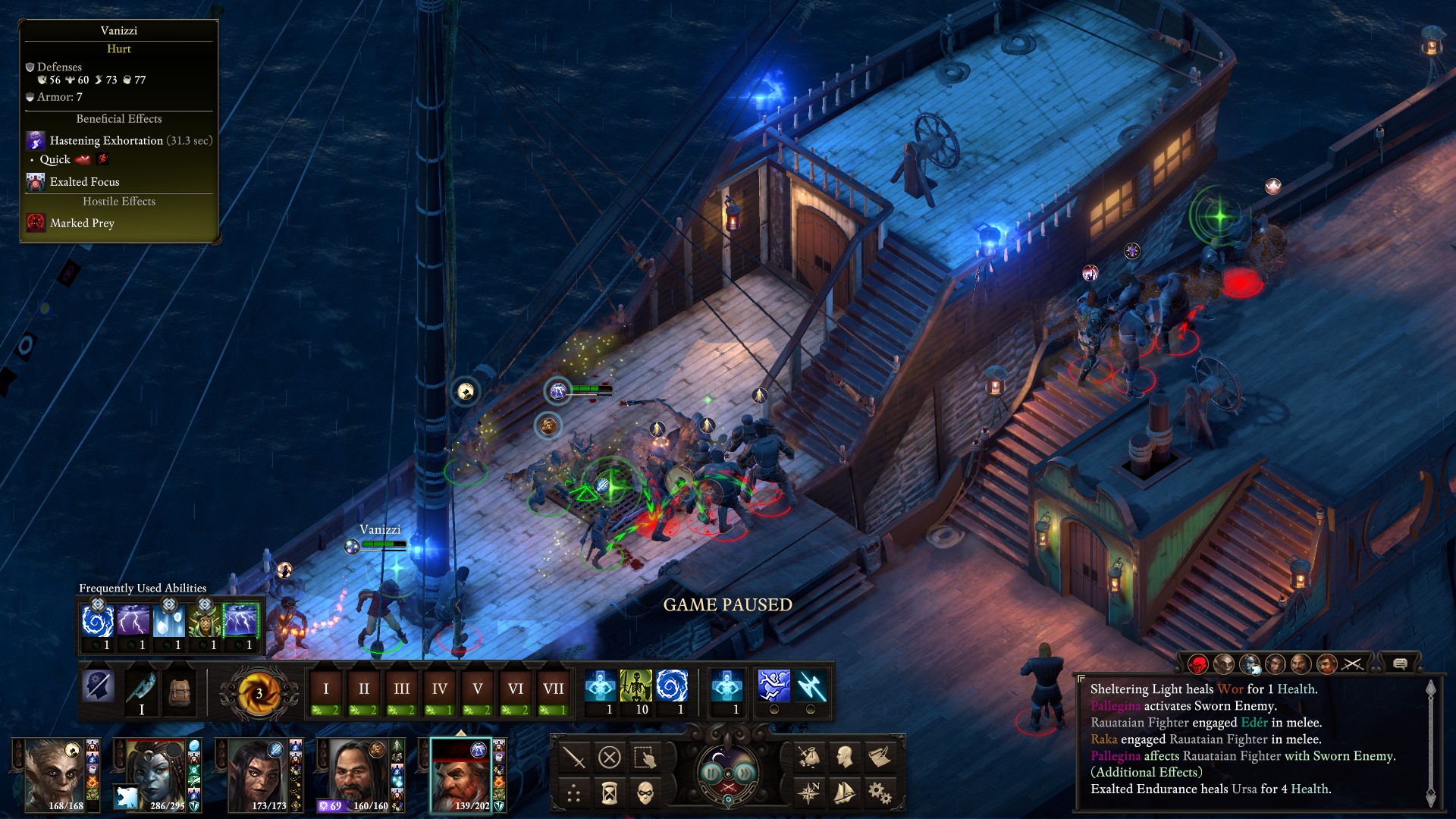Open the backpack quick items slot
Screen dimensions: 1456x819
click(180, 691)
